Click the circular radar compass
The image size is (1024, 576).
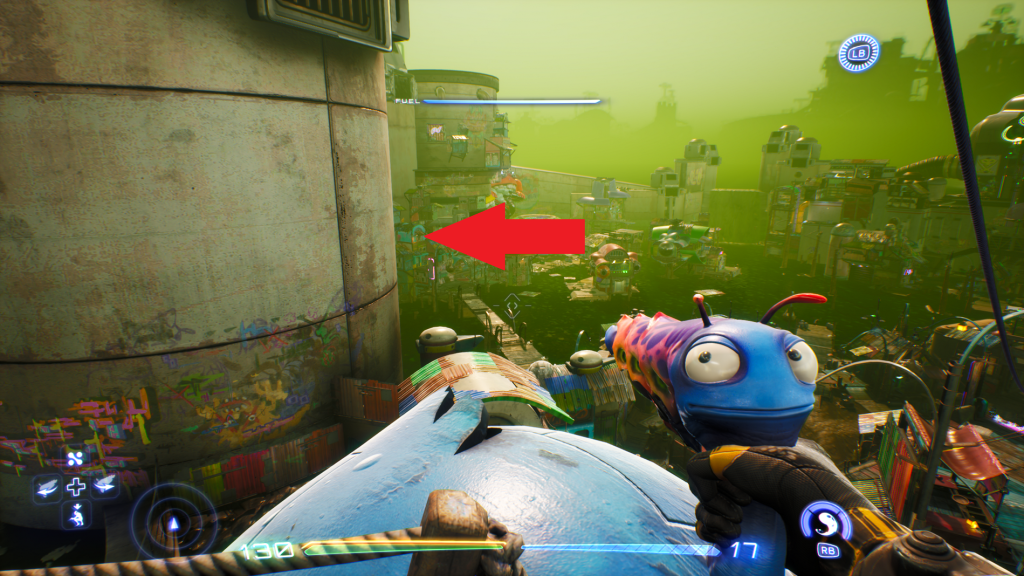[x=173, y=521]
